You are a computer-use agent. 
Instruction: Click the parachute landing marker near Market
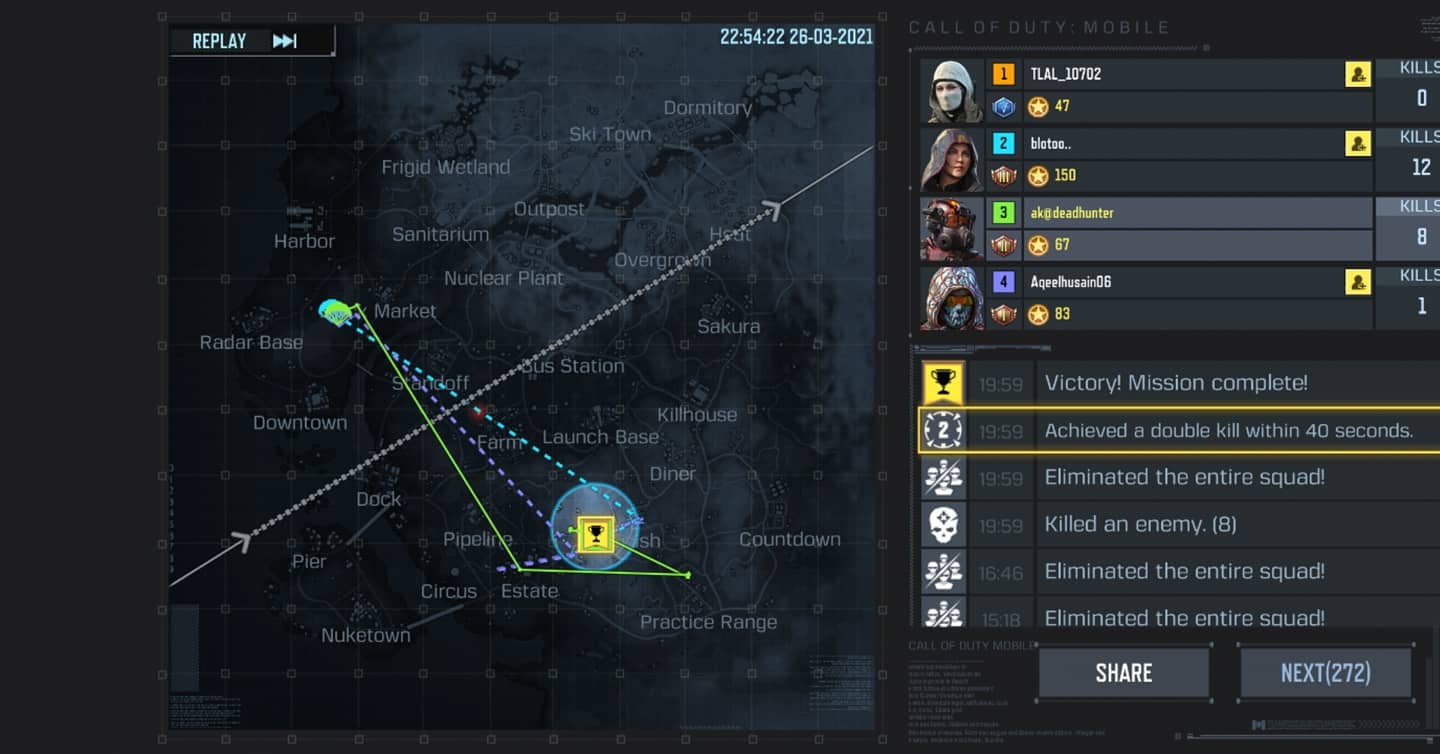337,312
